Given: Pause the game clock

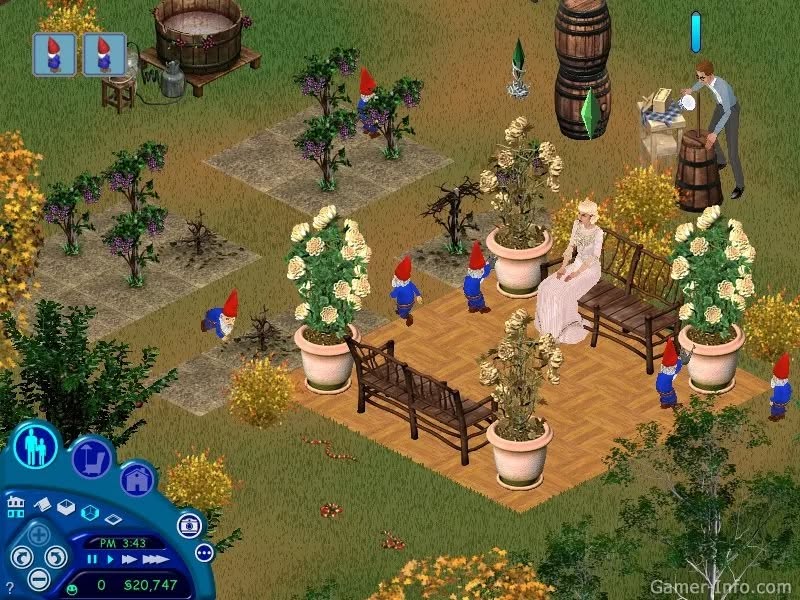Looking at the screenshot, I should [x=92, y=560].
